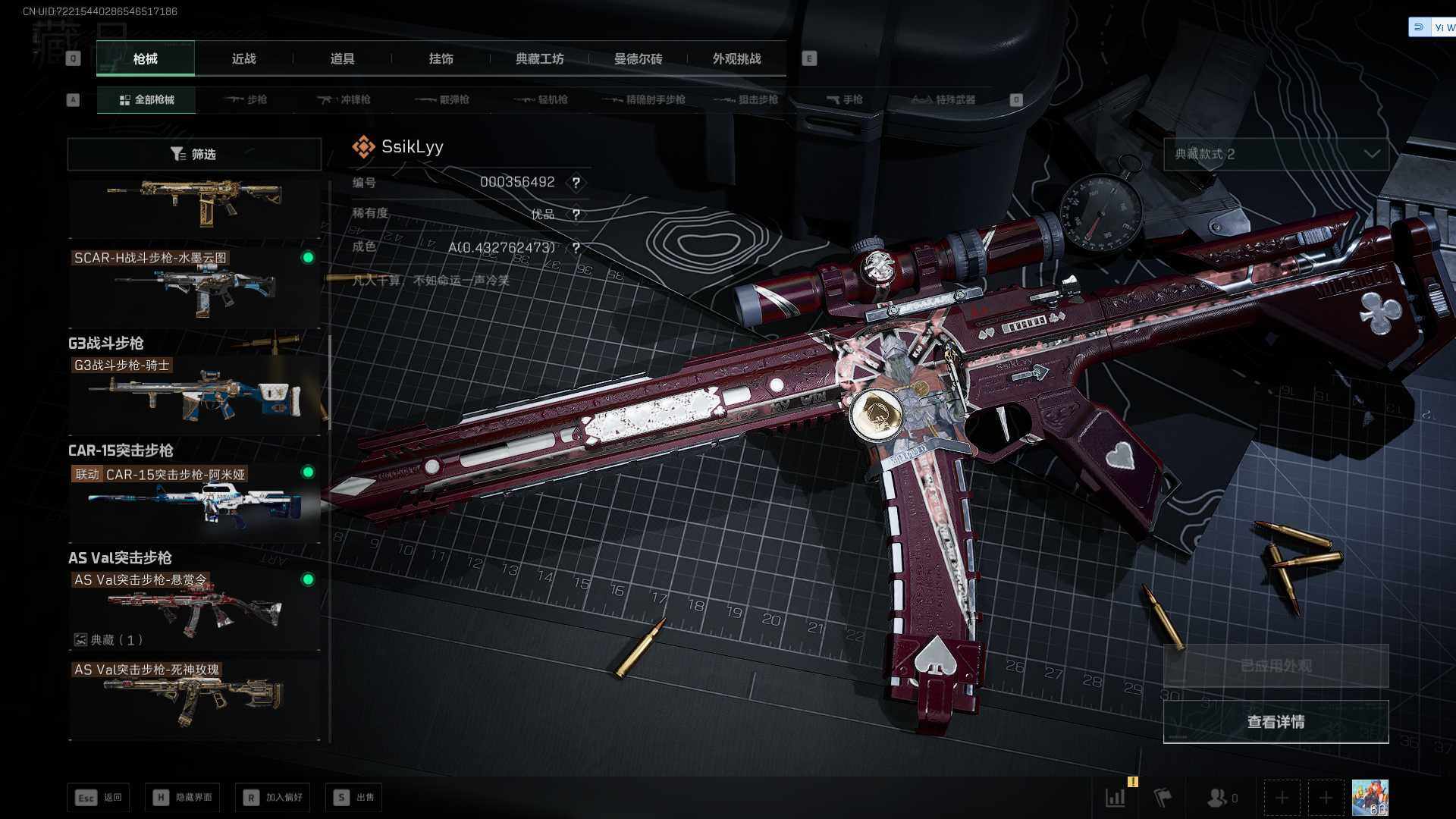The height and width of the screenshot is (819, 1456).
Task: Open 查看详情 view details
Action: 1276,722
